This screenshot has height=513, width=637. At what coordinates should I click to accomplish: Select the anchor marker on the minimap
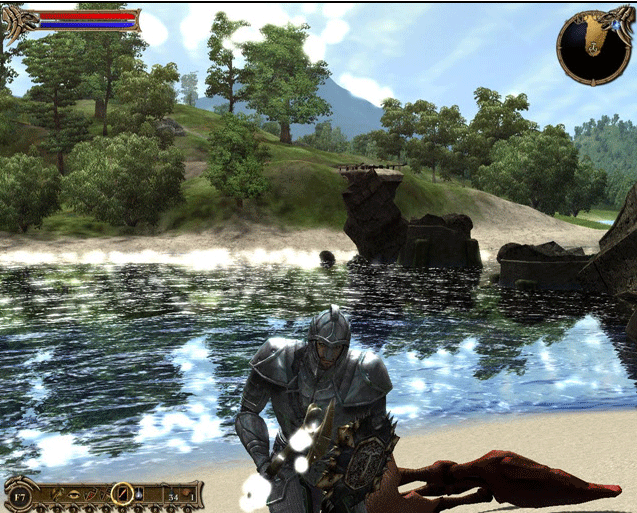[592, 49]
